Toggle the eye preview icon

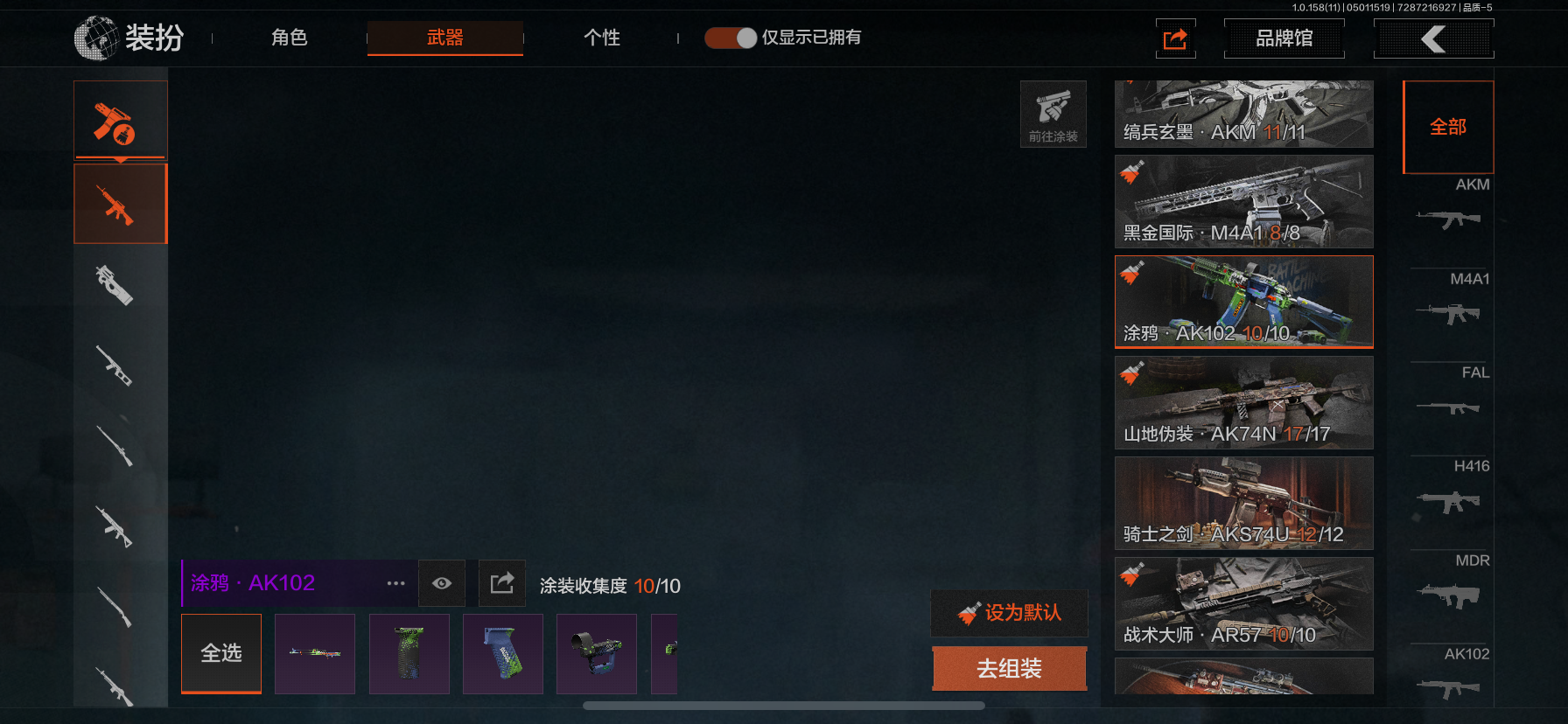[x=442, y=583]
